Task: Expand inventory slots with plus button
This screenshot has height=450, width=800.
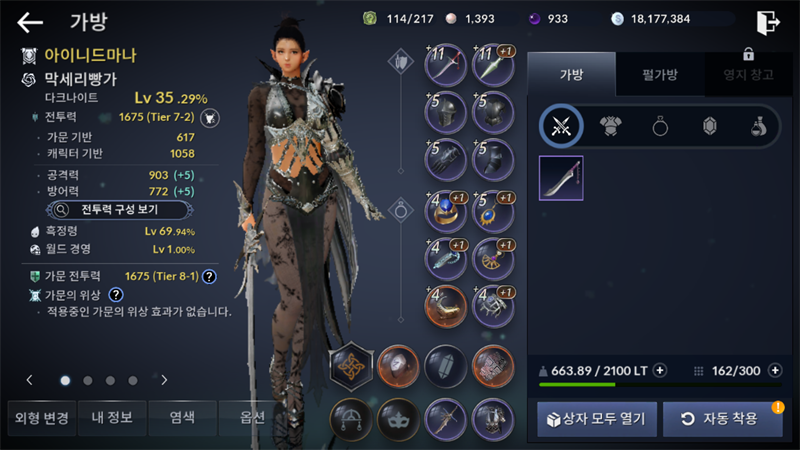Action: [775, 370]
